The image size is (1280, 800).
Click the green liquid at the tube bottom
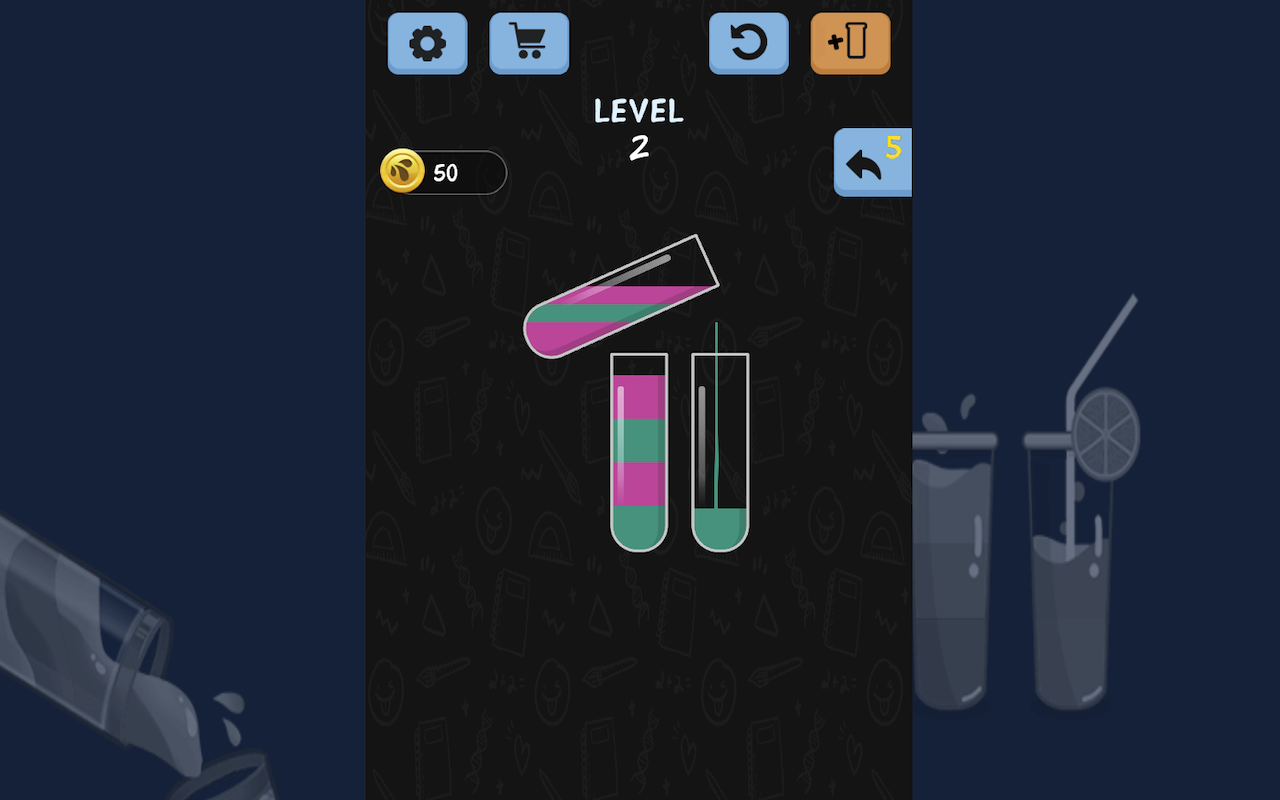(x=640, y=525)
